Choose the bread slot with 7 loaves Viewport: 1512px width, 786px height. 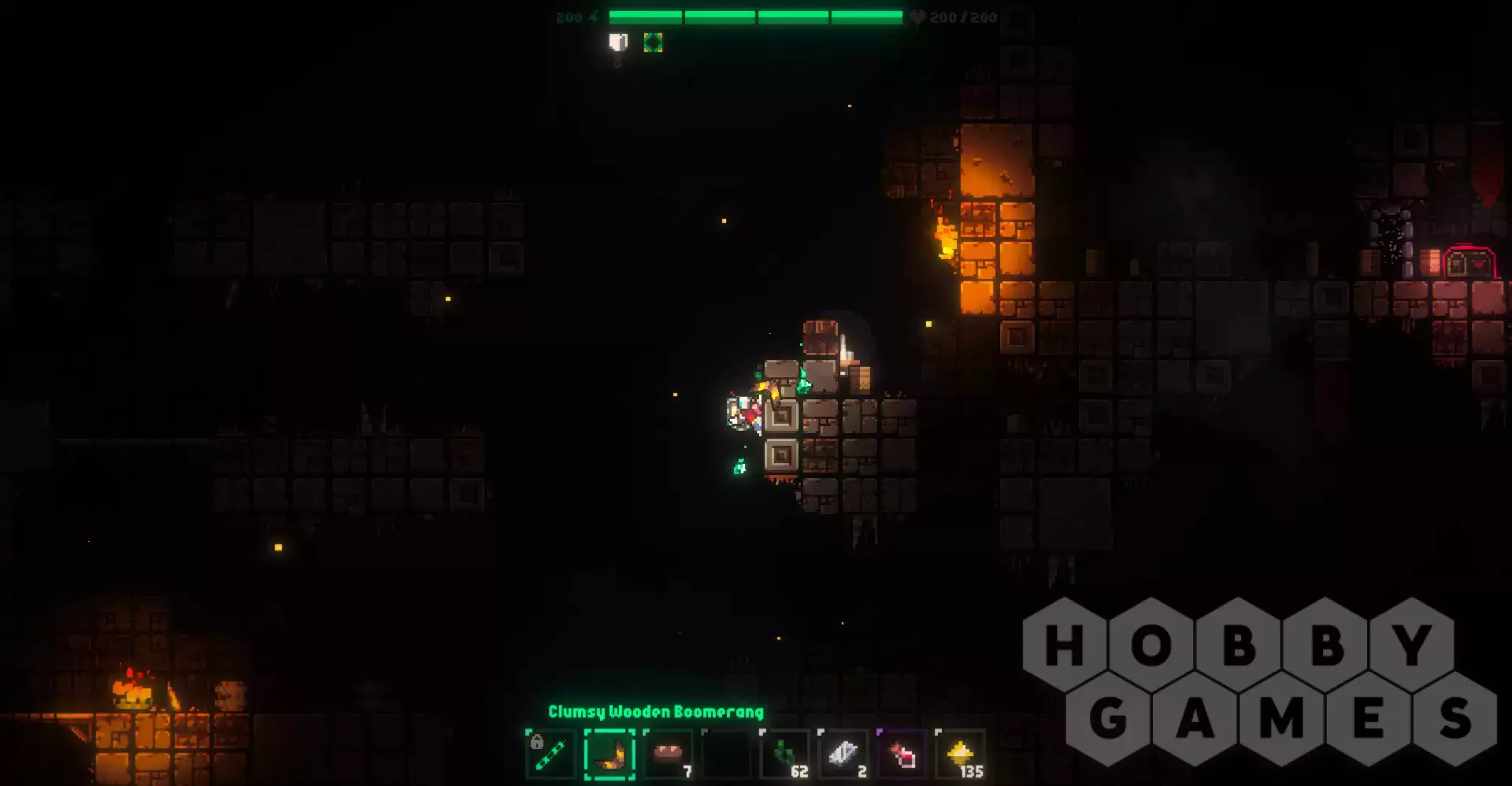tap(668, 754)
